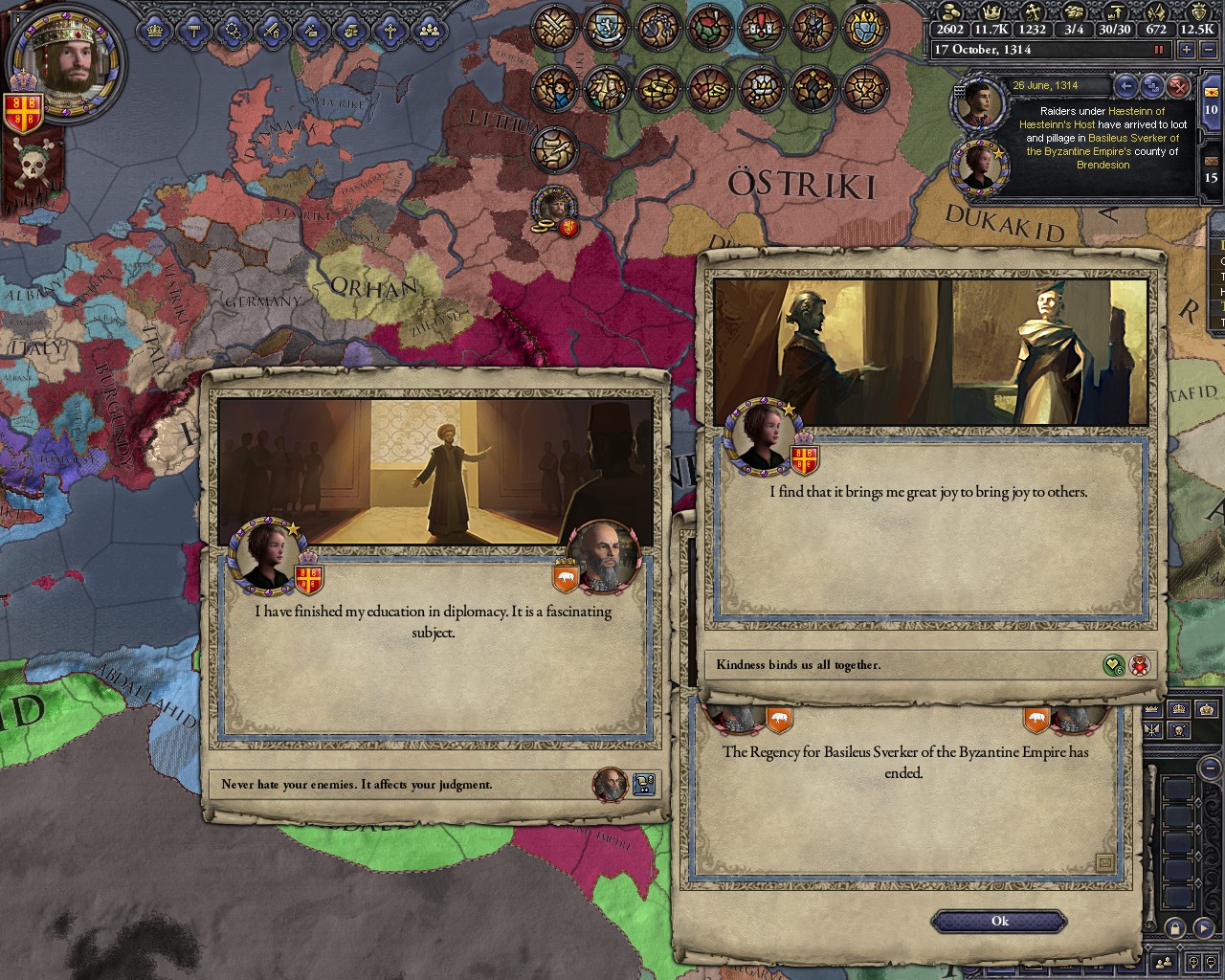Image resolution: width=1225 pixels, height=980 pixels.
Task: Select the skull mapmode button
Action: coord(1179,731)
